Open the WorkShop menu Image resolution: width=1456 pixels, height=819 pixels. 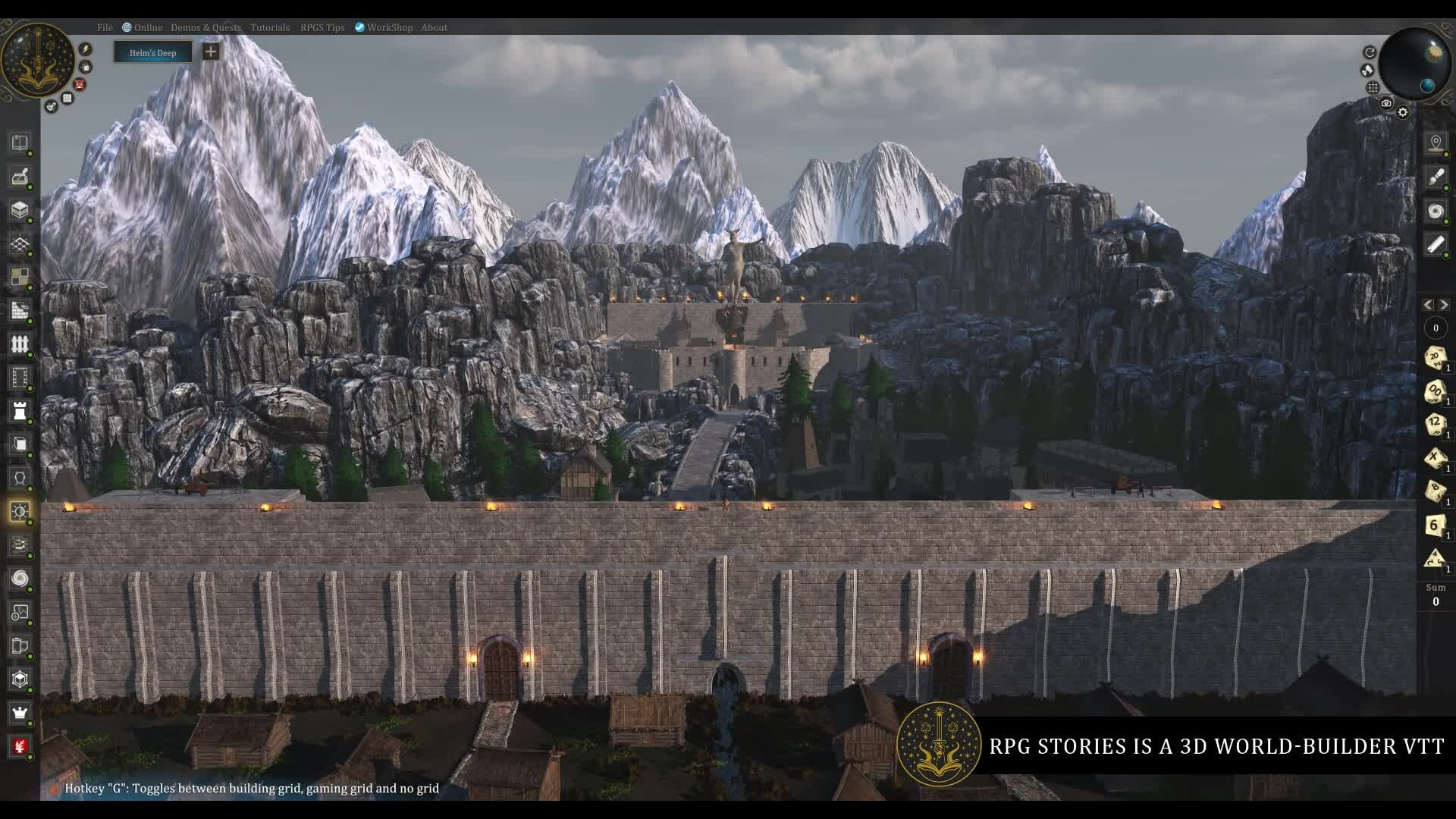pyautogui.click(x=384, y=27)
